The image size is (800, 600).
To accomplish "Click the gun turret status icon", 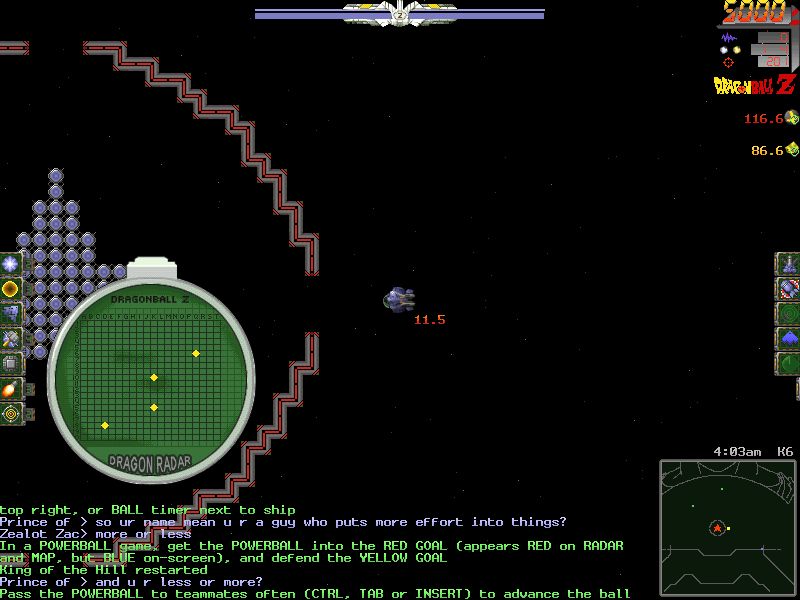I will [x=789, y=264].
